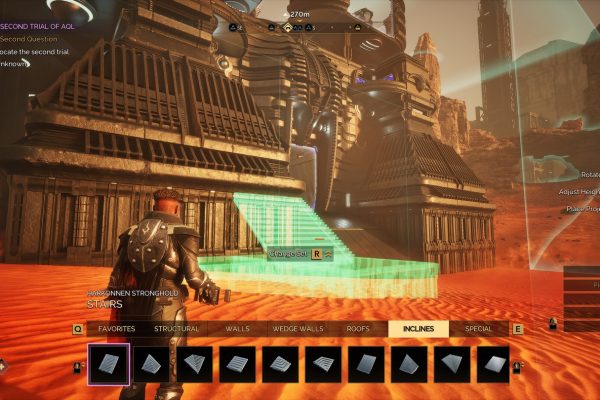
Task: Select the highlighted Stairs piece slot
Action: click(x=108, y=364)
